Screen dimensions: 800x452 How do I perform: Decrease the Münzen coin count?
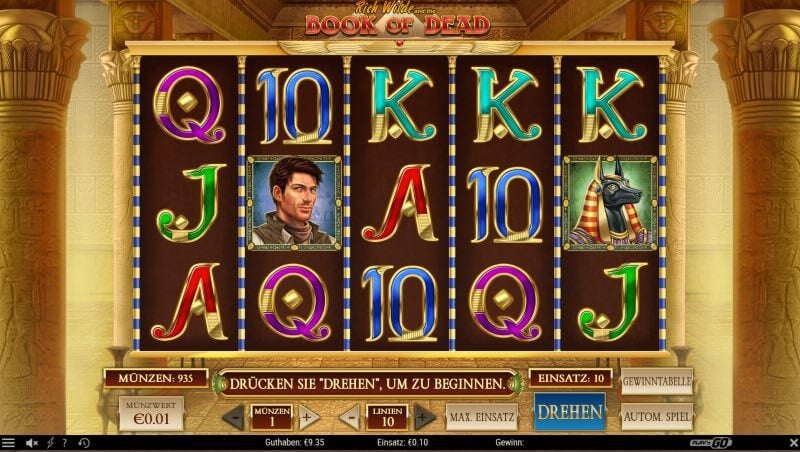click(x=234, y=417)
